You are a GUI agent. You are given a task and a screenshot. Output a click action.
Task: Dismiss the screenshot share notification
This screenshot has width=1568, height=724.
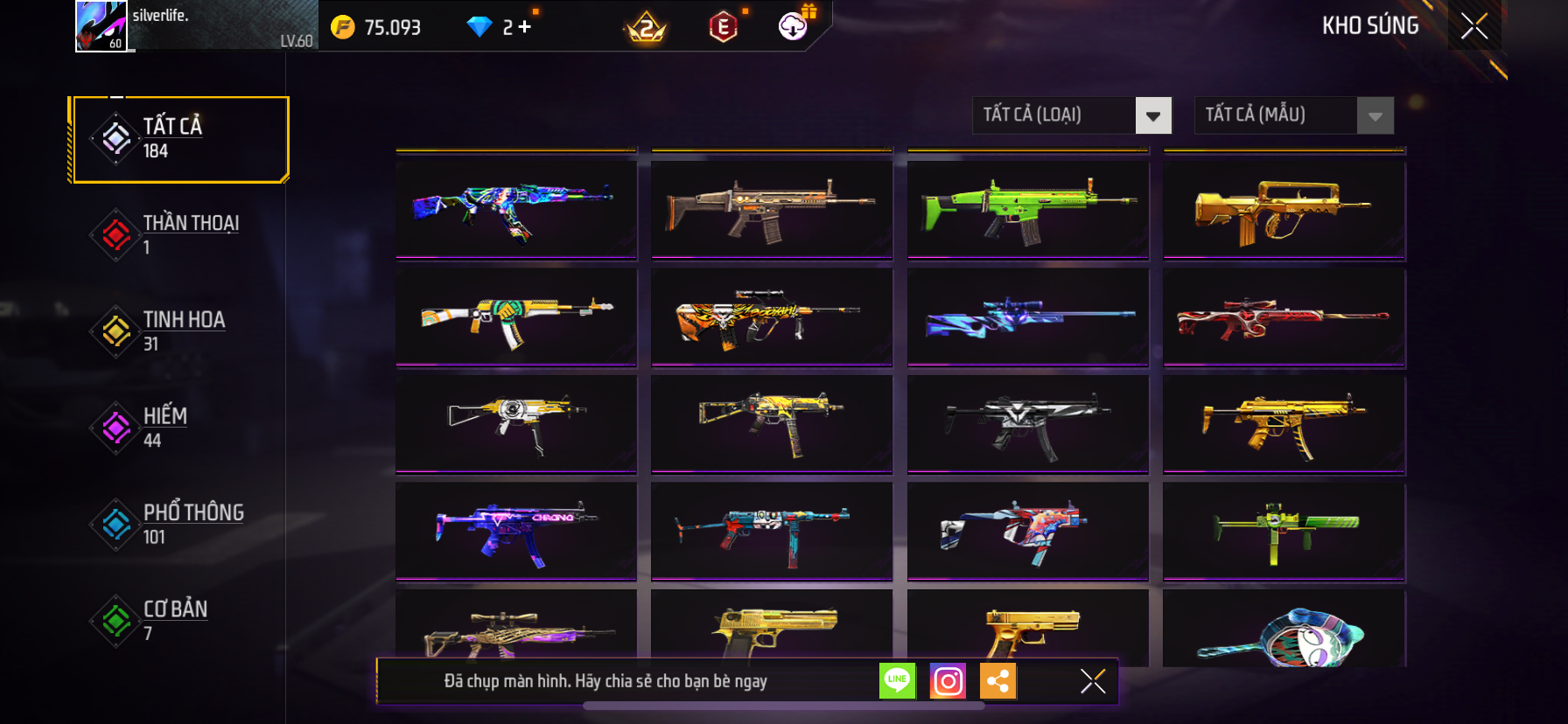click(x=1093, y=680)
